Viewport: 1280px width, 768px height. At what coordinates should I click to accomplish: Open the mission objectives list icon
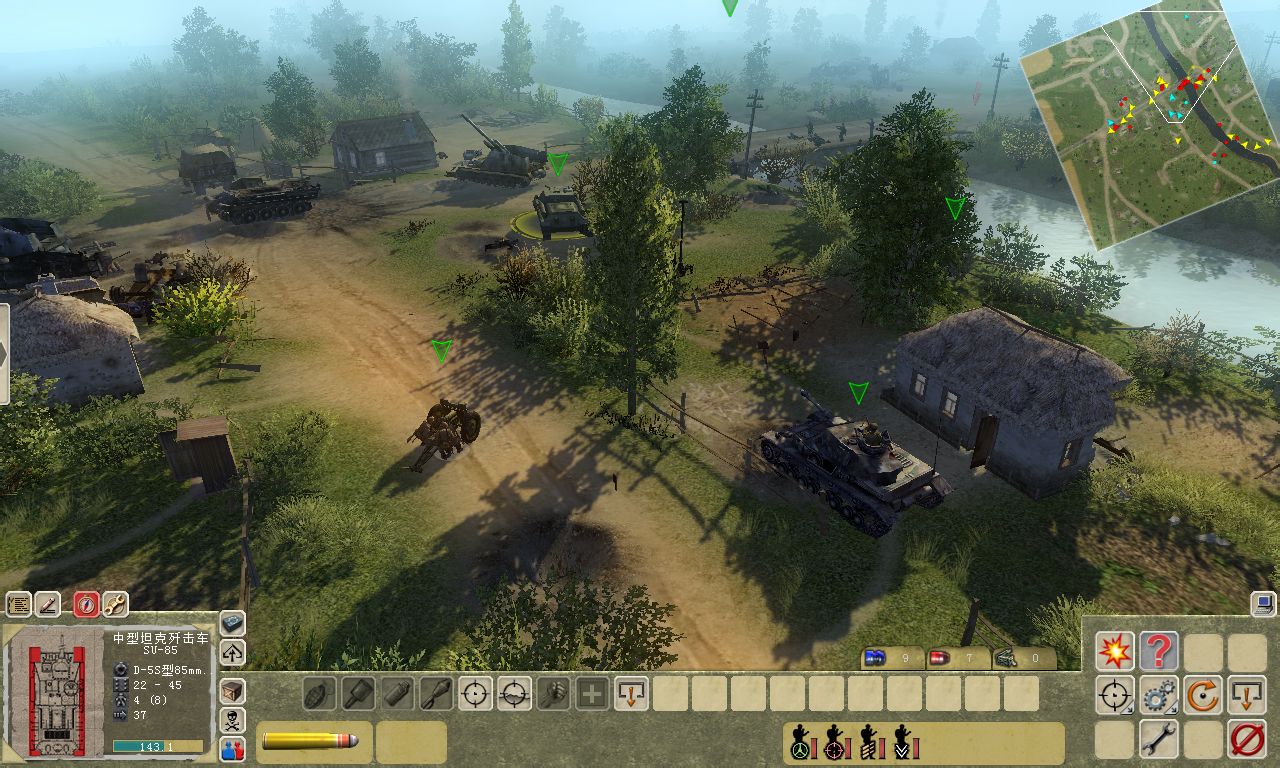19,604
